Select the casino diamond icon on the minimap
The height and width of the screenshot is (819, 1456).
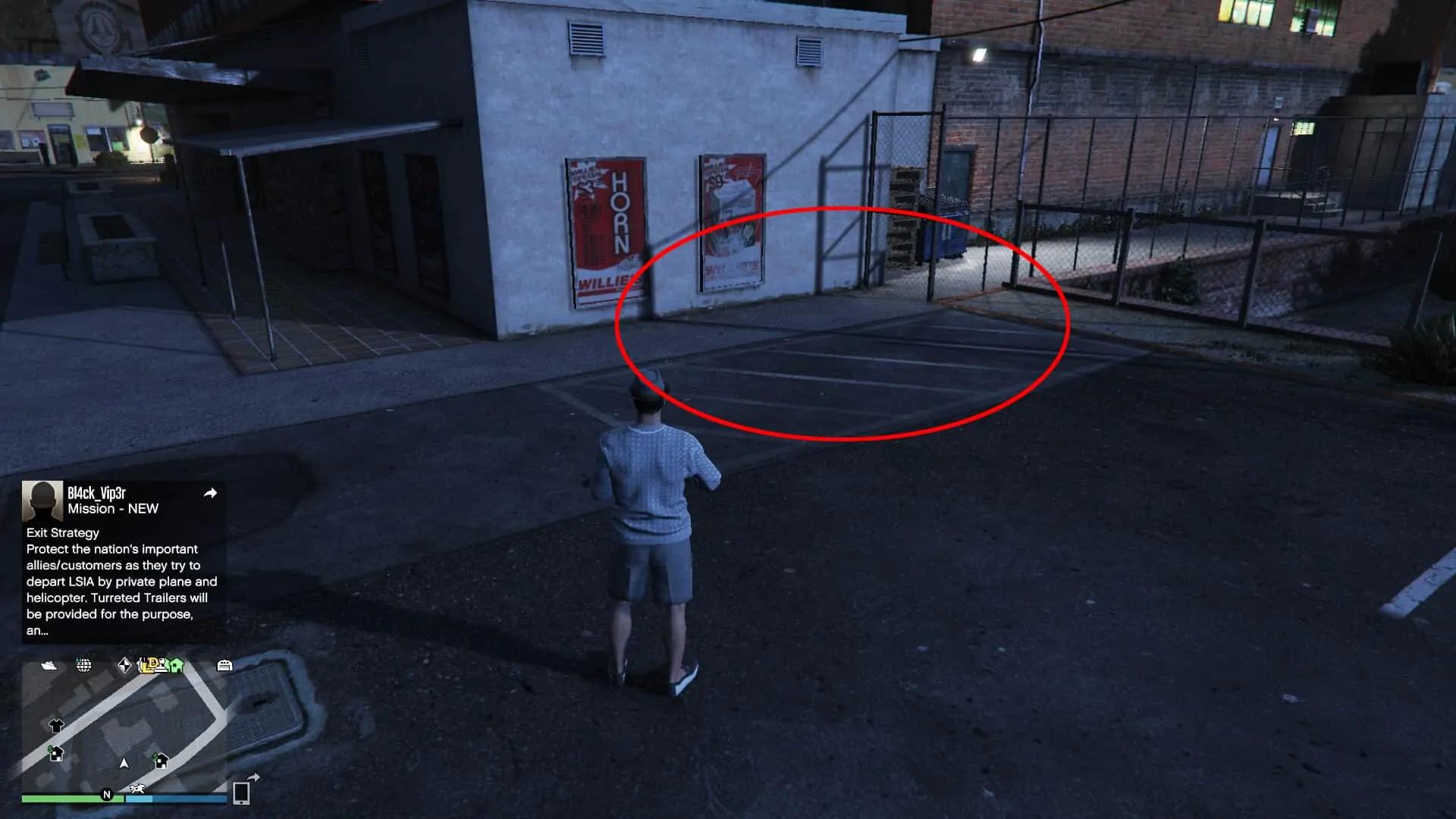125,665
